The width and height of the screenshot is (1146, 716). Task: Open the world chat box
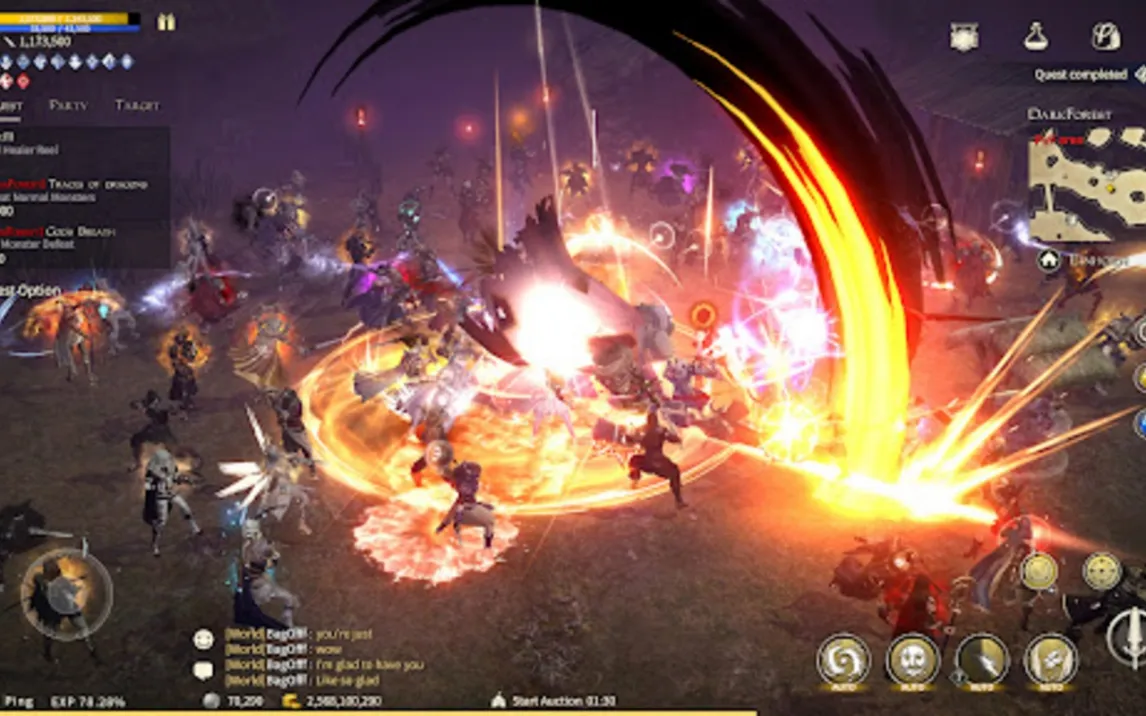click(x=320, y=657)
